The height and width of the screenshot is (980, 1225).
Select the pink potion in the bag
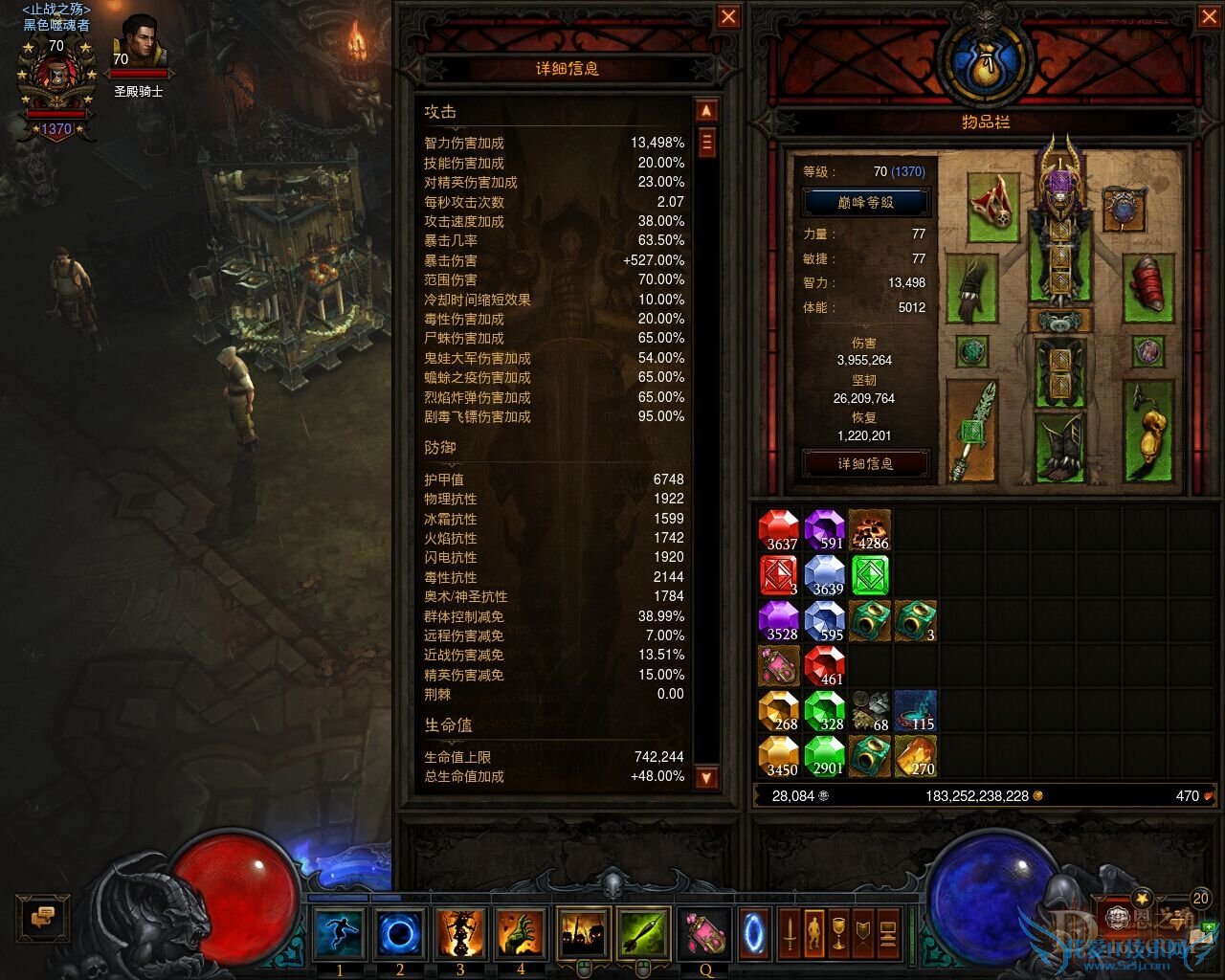point(779,666)
